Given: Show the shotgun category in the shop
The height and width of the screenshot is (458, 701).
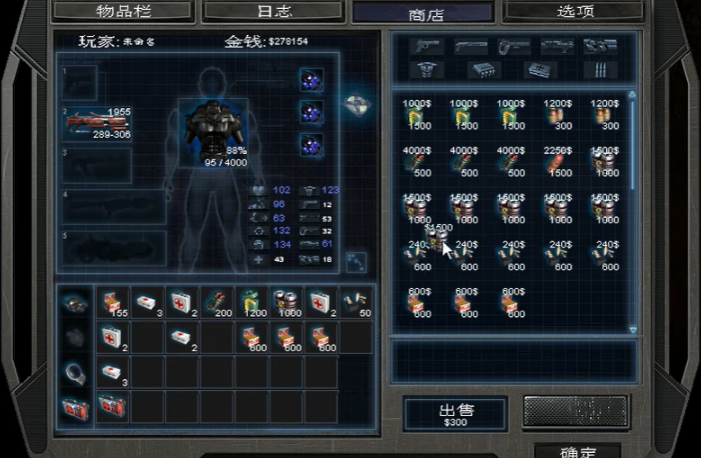Looking at the screenshot, I should pyautogui.click(x=470, y=47).
